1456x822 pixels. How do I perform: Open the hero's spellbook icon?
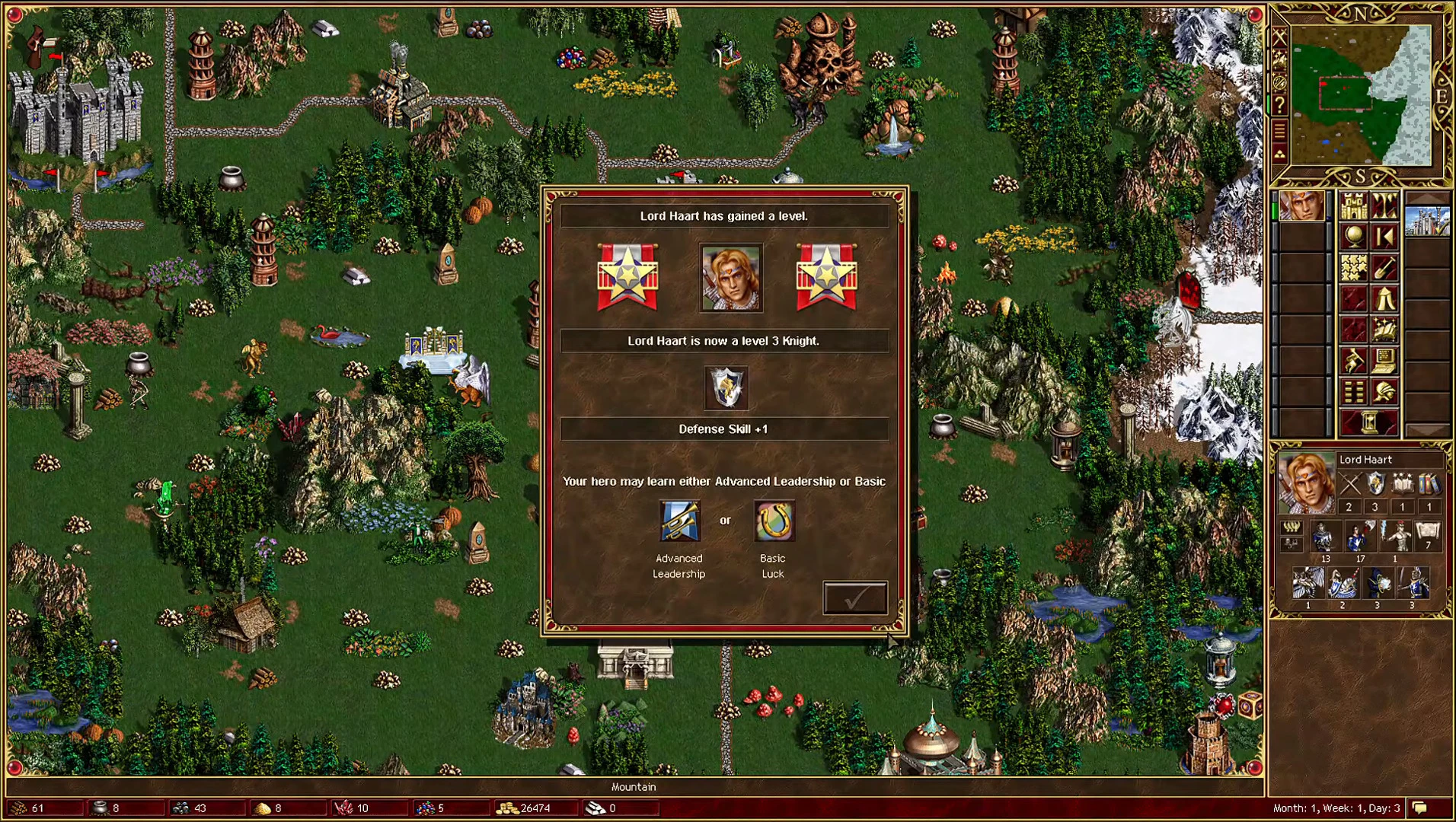click(1384, 329)
